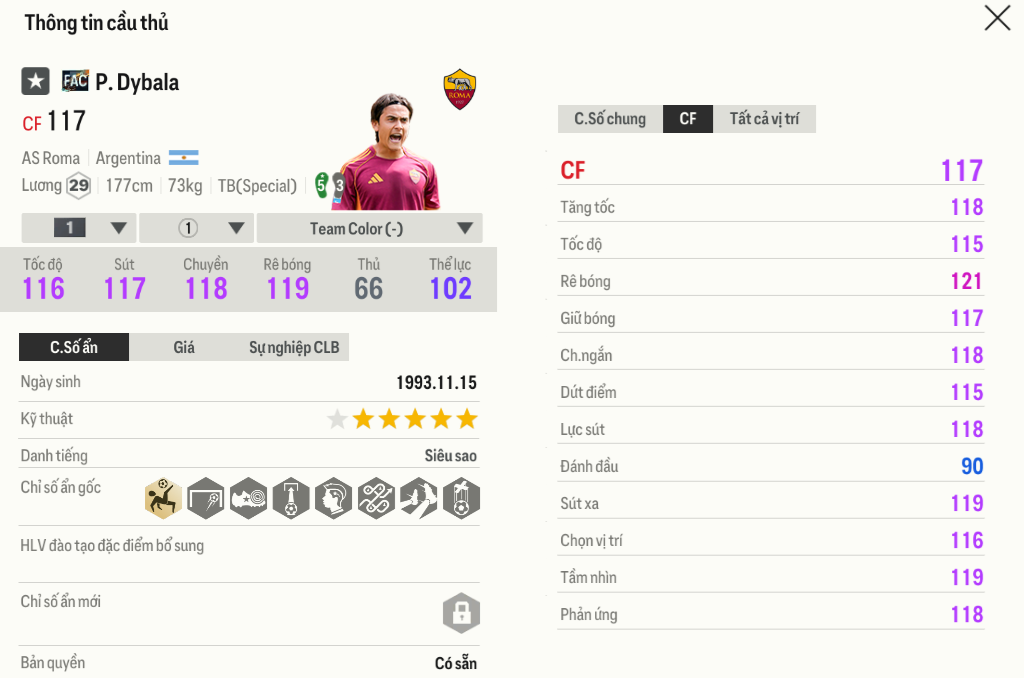Image resolution: width=1024 pixels, height=678 pixels.
Task: Open the Giá price tab
Action: pyautogui.click(x=184, y=347)
